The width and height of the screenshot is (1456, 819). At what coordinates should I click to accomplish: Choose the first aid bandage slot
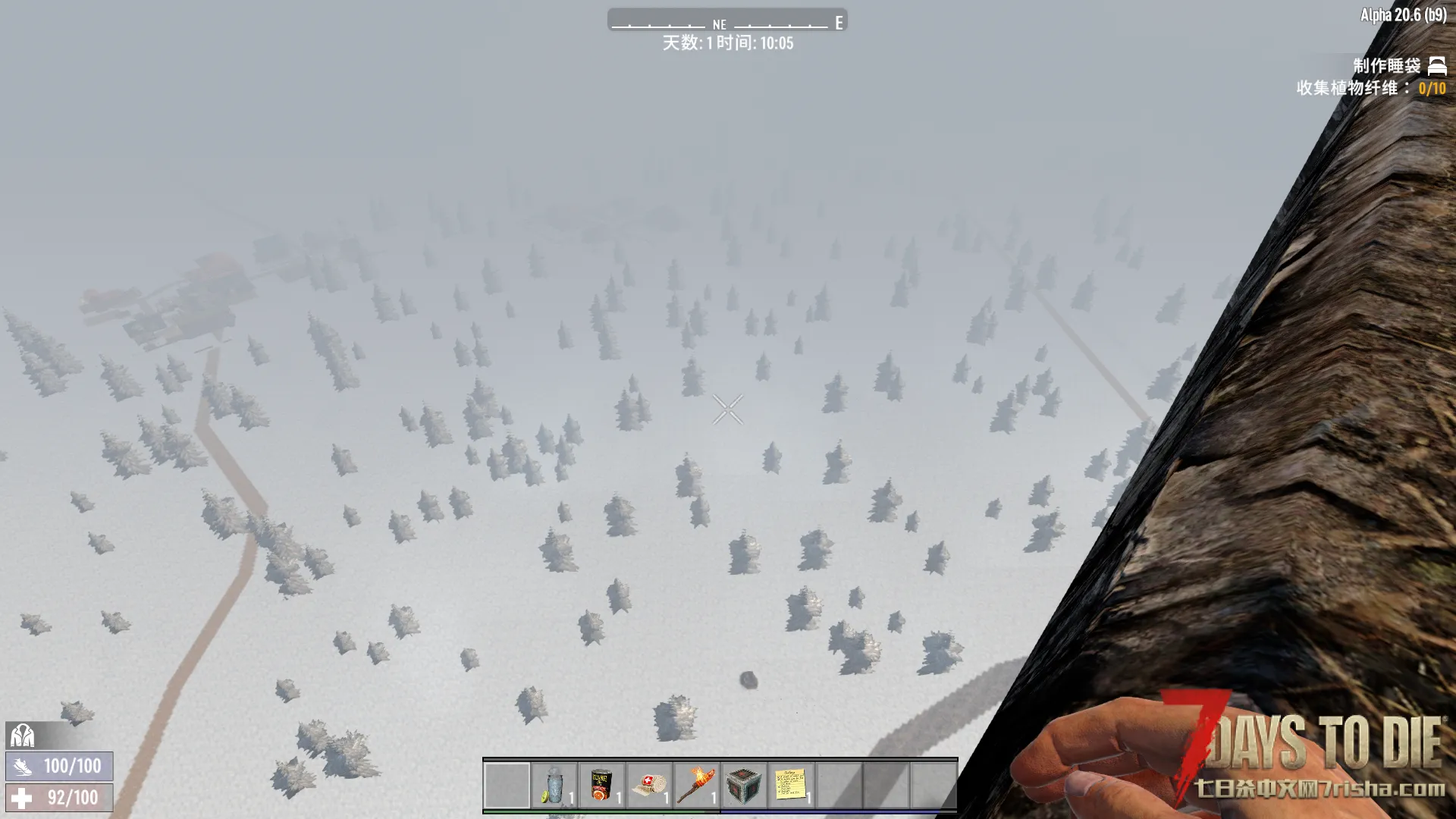pyautogui.click(x=649, y=785)
